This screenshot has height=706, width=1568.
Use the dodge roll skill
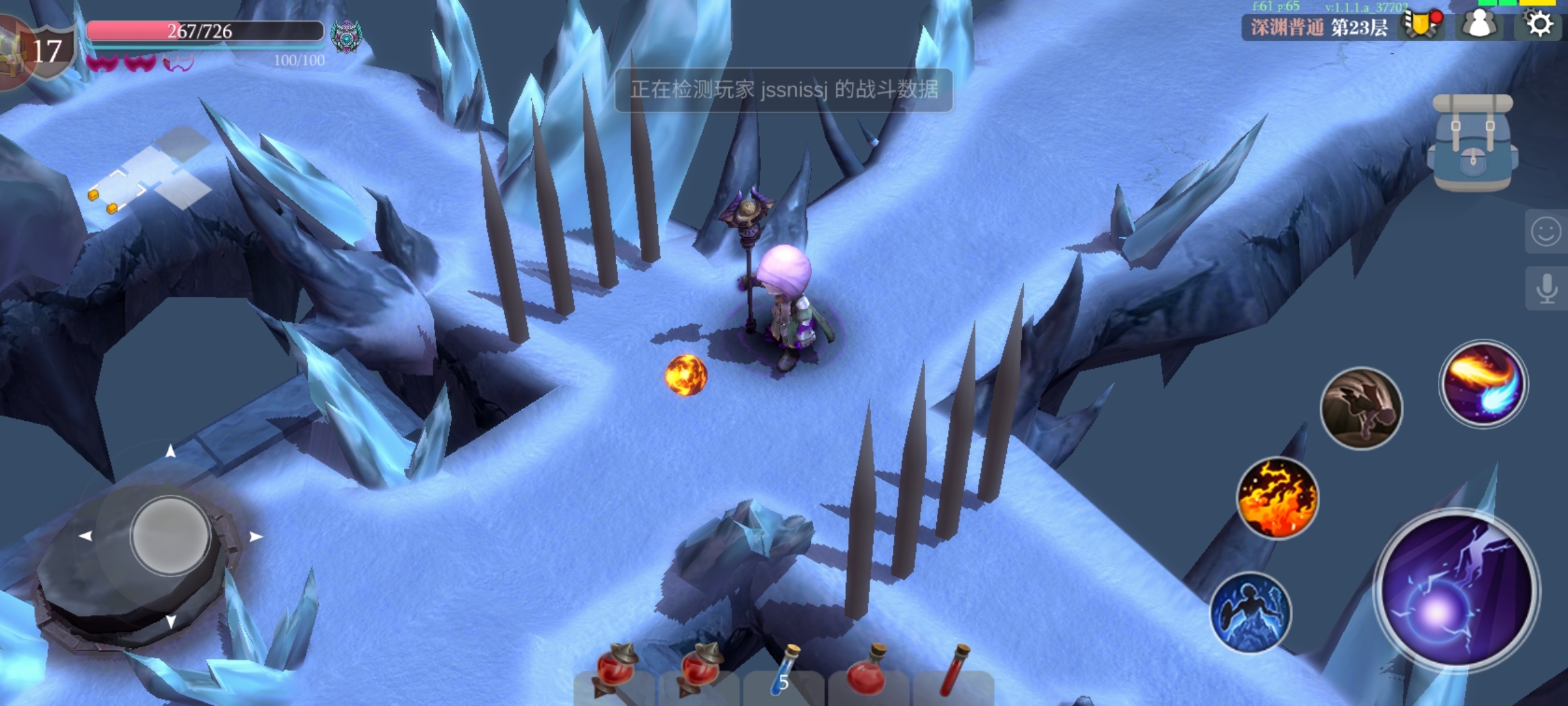click(1362, 409)
